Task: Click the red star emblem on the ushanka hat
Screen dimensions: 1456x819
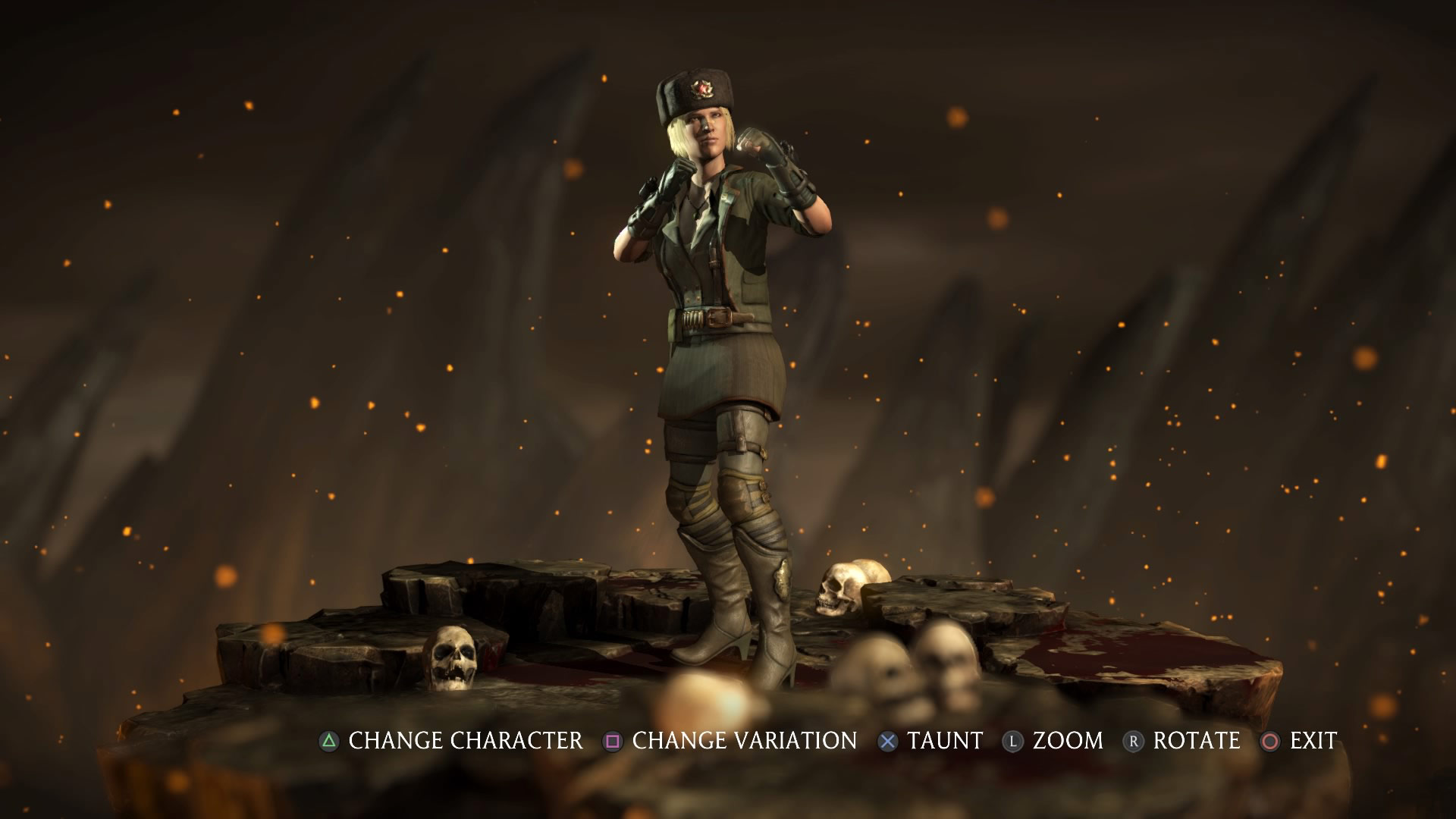Action: click(x=702, y=89)
